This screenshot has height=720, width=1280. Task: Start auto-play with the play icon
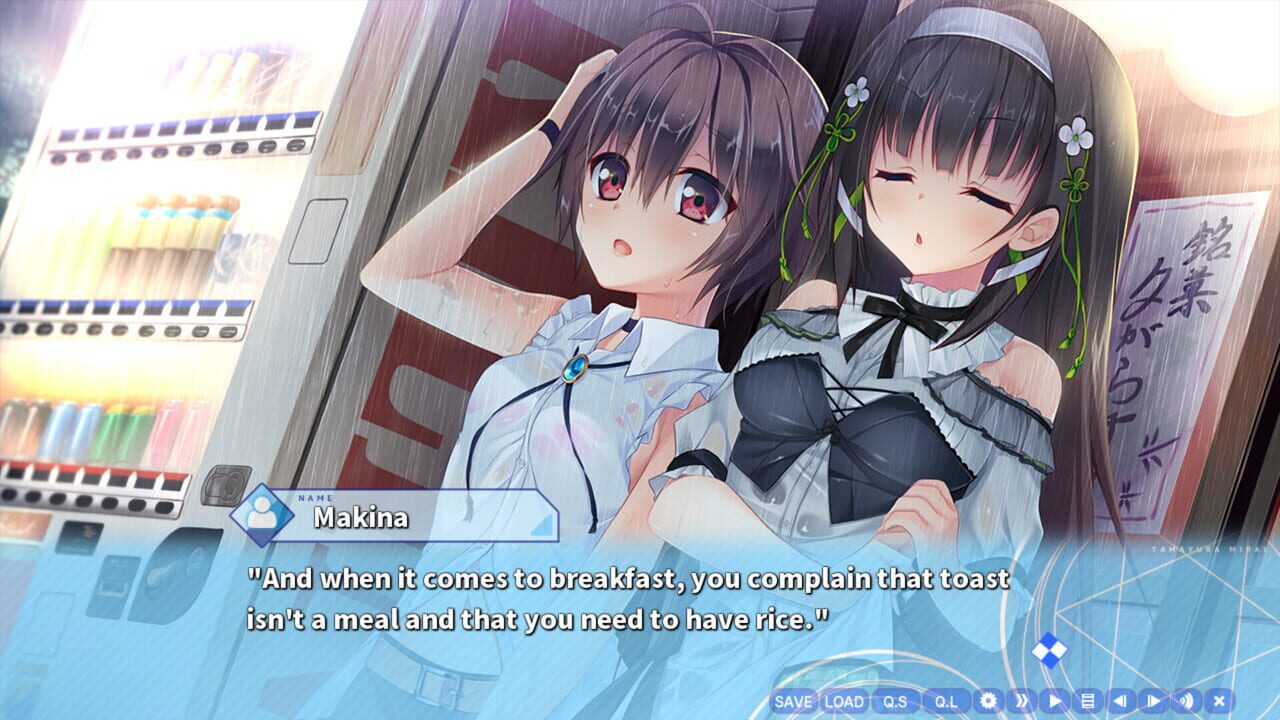pos(1055,704)
